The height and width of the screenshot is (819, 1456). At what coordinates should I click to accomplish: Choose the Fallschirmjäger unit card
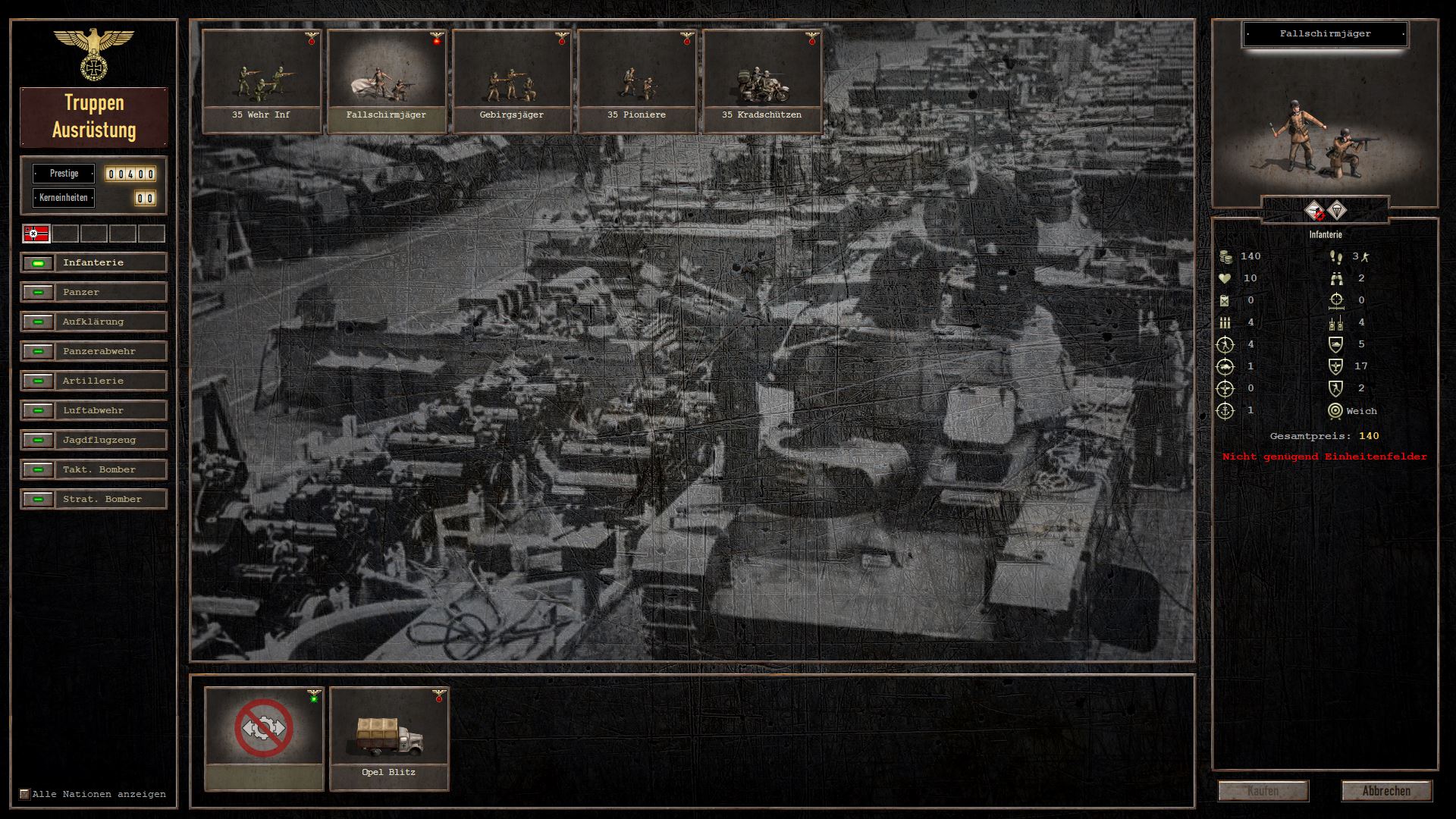pyautogui.click(x=387, y=80)
